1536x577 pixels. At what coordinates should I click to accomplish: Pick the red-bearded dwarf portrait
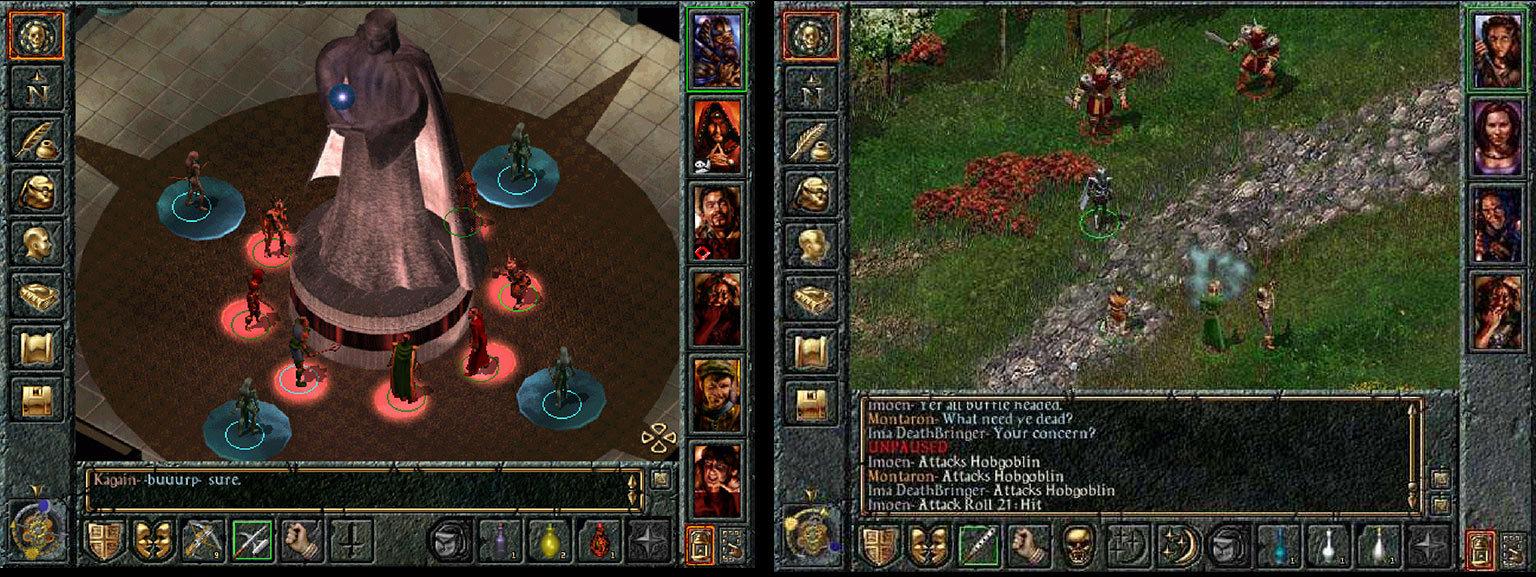coord(716,307)
